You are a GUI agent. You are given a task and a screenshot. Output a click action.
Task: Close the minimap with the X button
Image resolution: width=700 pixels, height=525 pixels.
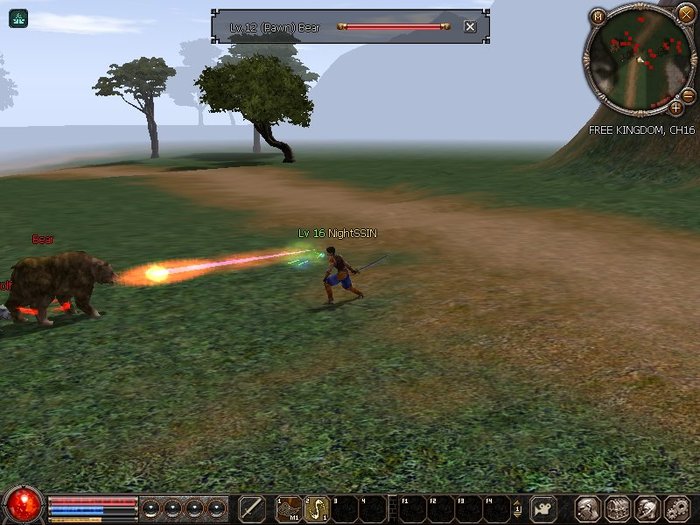tap(686, 14)
